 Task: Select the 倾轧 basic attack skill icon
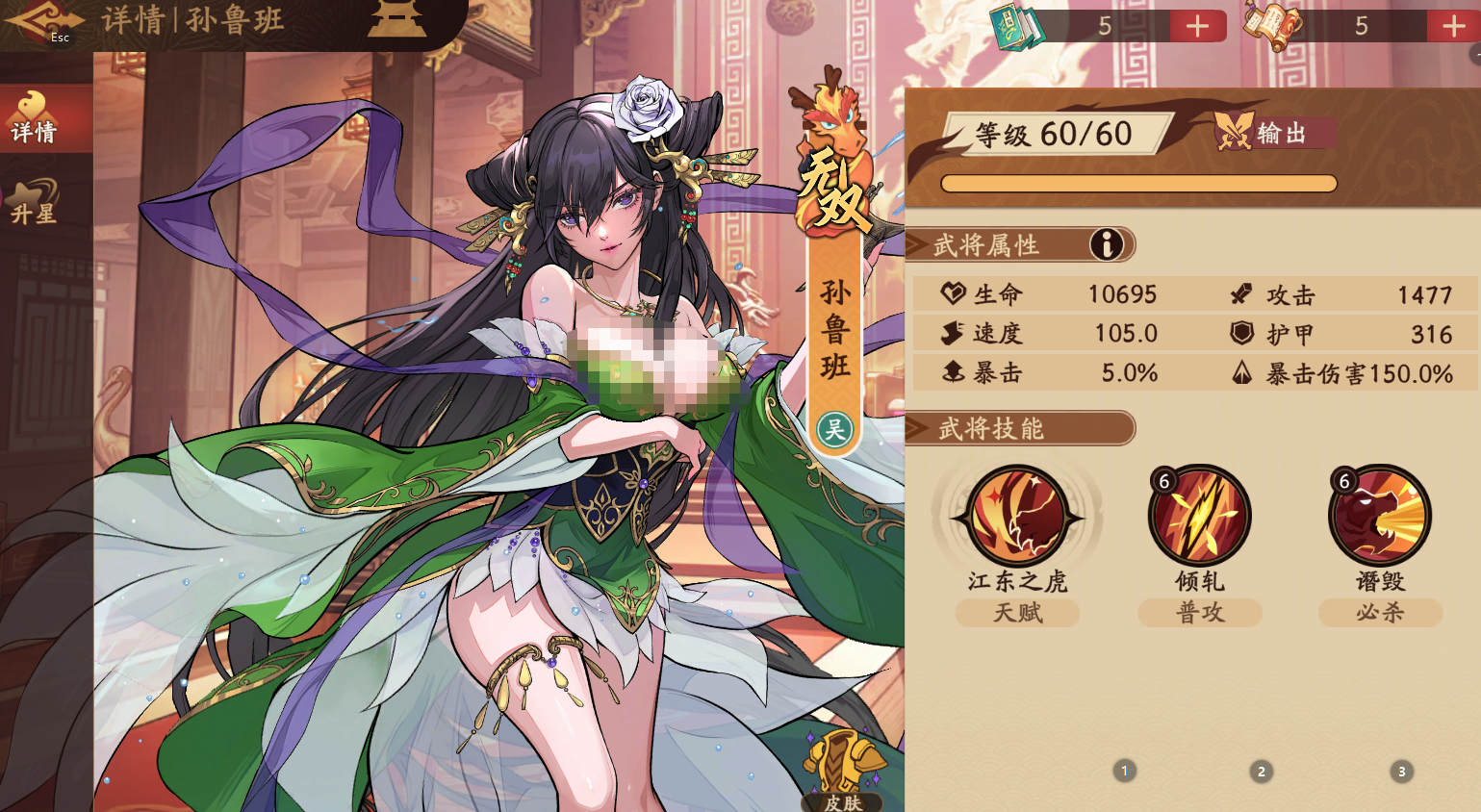(1198, 517)
